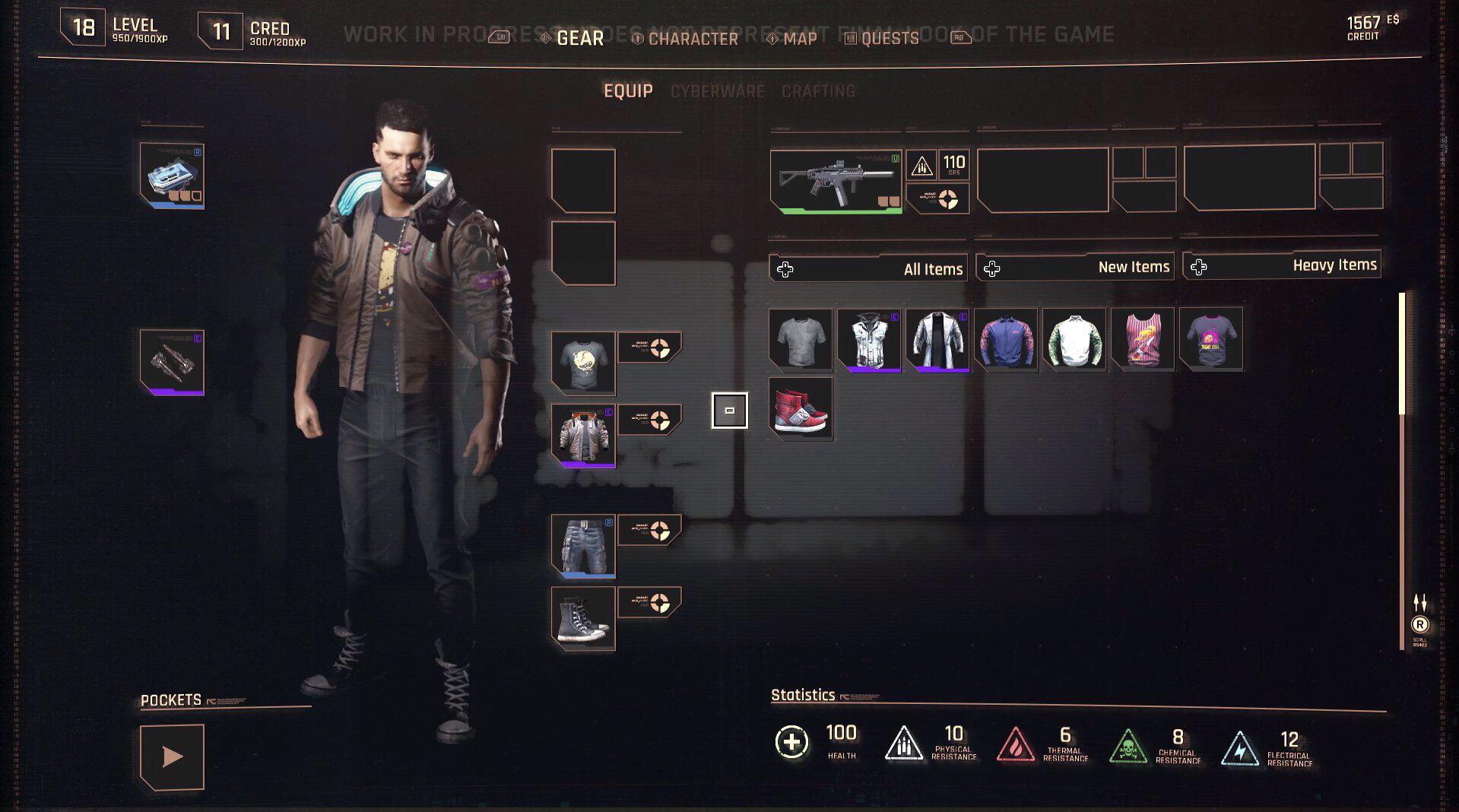The height and width of the screenshot is (812, 1459).
Task: Click the Health plus icon in Statistics
Action: [x=792, y=743]
